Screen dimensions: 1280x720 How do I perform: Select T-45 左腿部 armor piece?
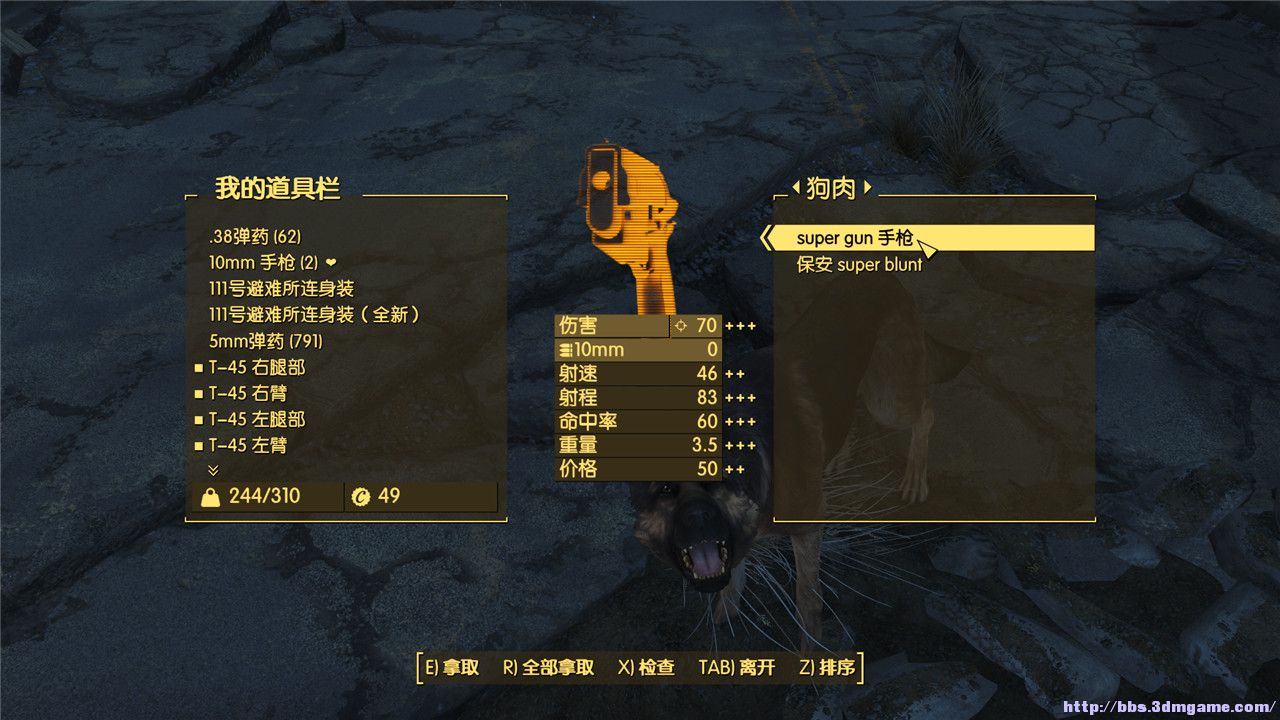256,419
